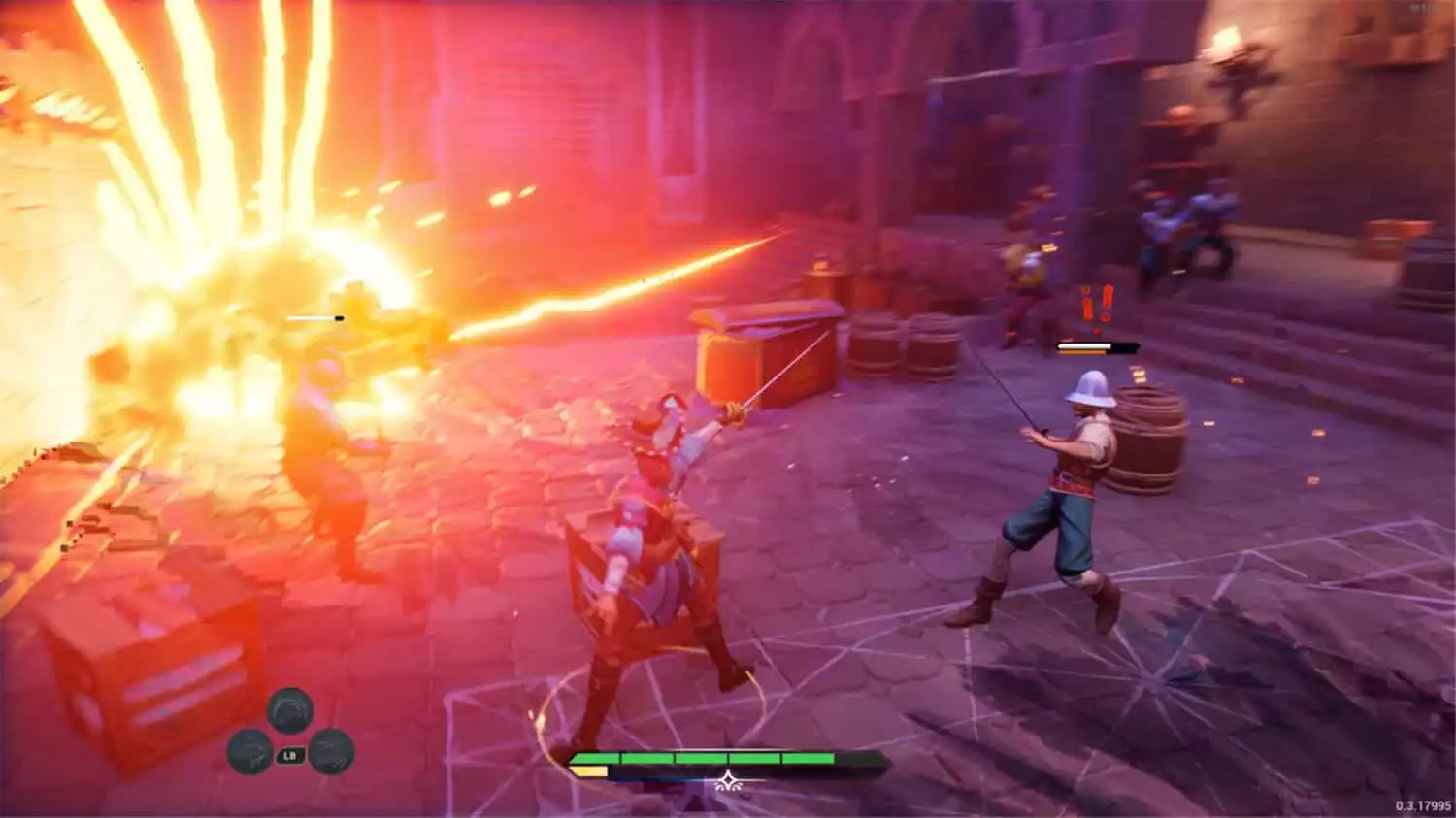Viewport: 1456px width, 818px height.
Task: Toggle the first green health bar segment
Action: click(596, 757)
